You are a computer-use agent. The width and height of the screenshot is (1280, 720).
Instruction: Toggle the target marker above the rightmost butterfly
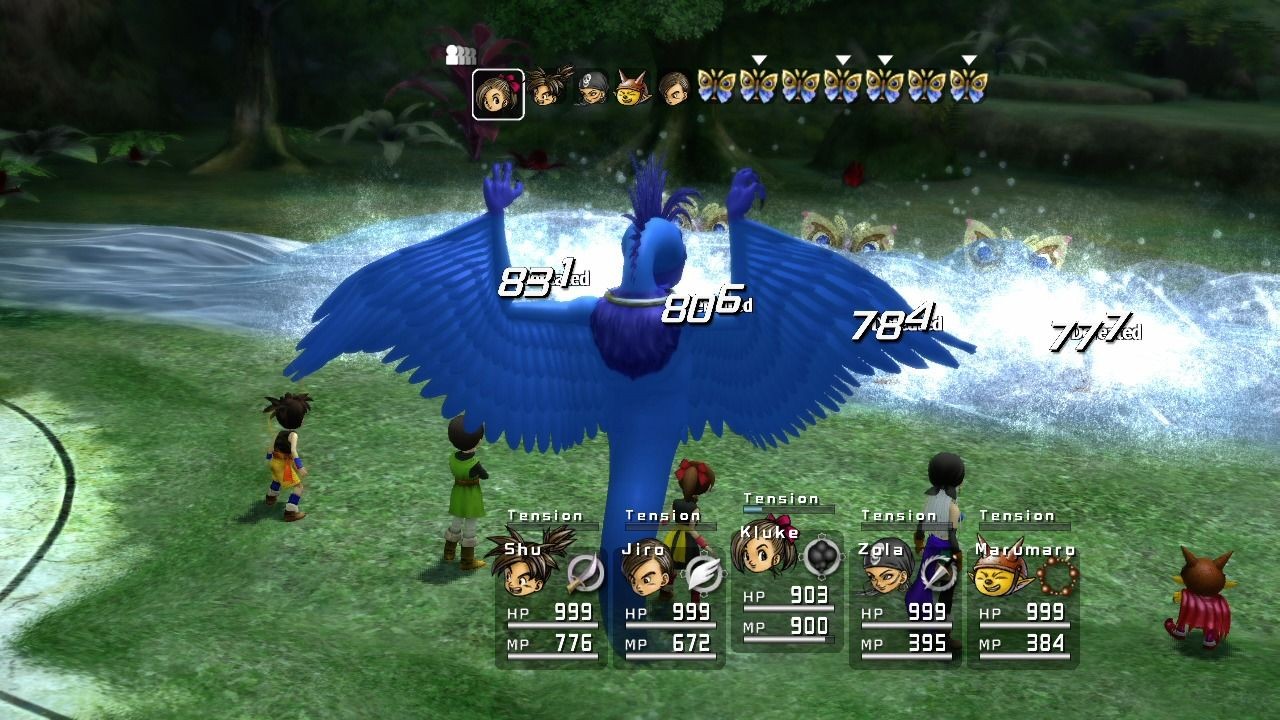(968, 60)
